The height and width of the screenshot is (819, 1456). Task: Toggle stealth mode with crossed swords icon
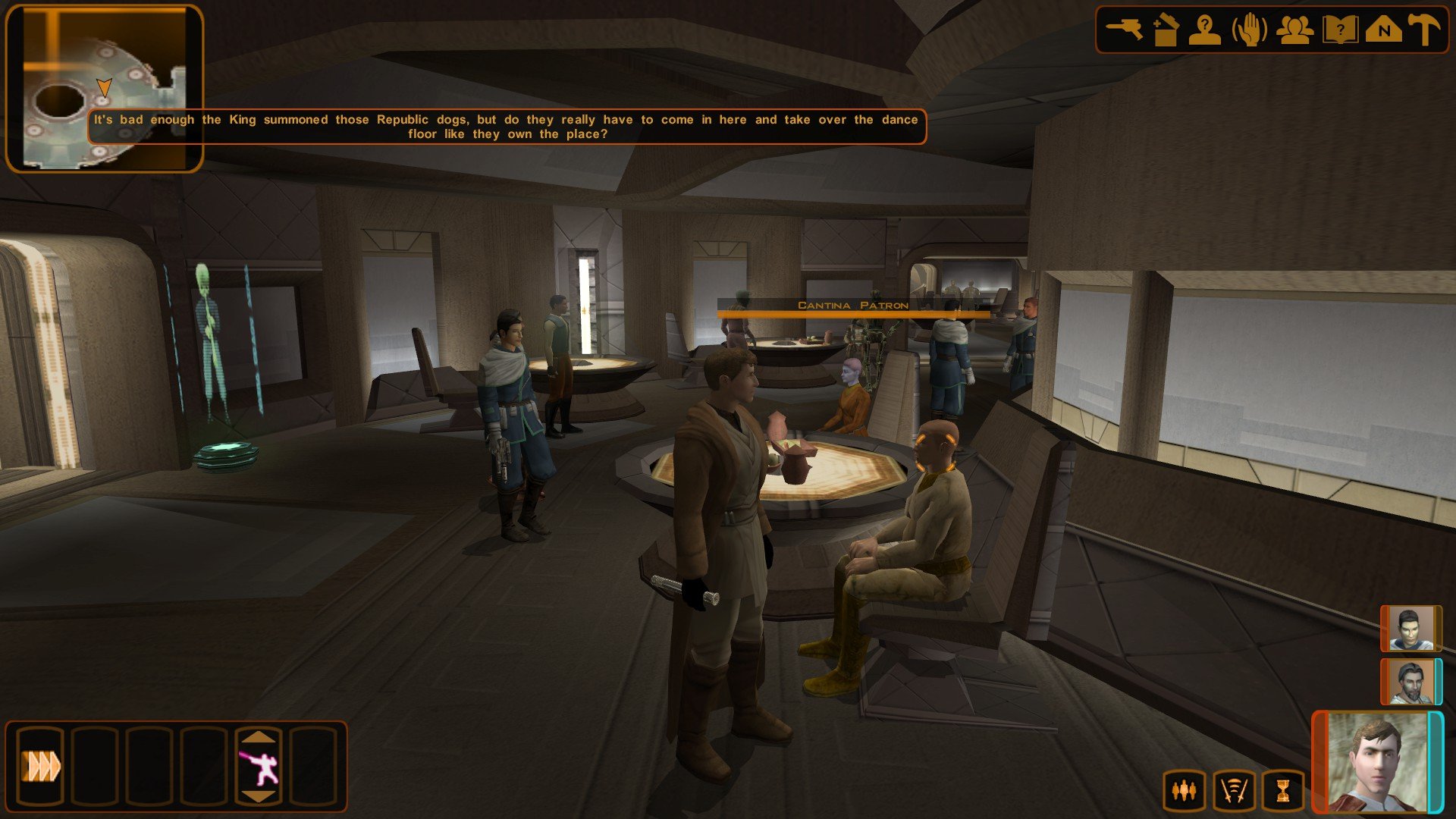[1233, 792]
